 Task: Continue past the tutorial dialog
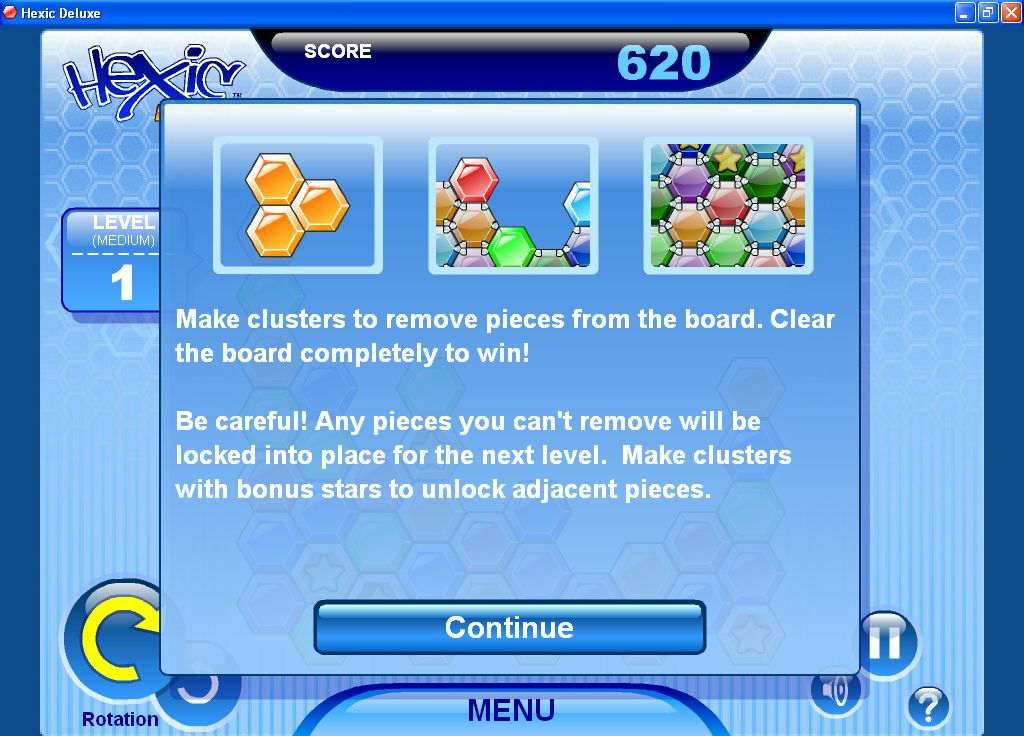(509, 627)
